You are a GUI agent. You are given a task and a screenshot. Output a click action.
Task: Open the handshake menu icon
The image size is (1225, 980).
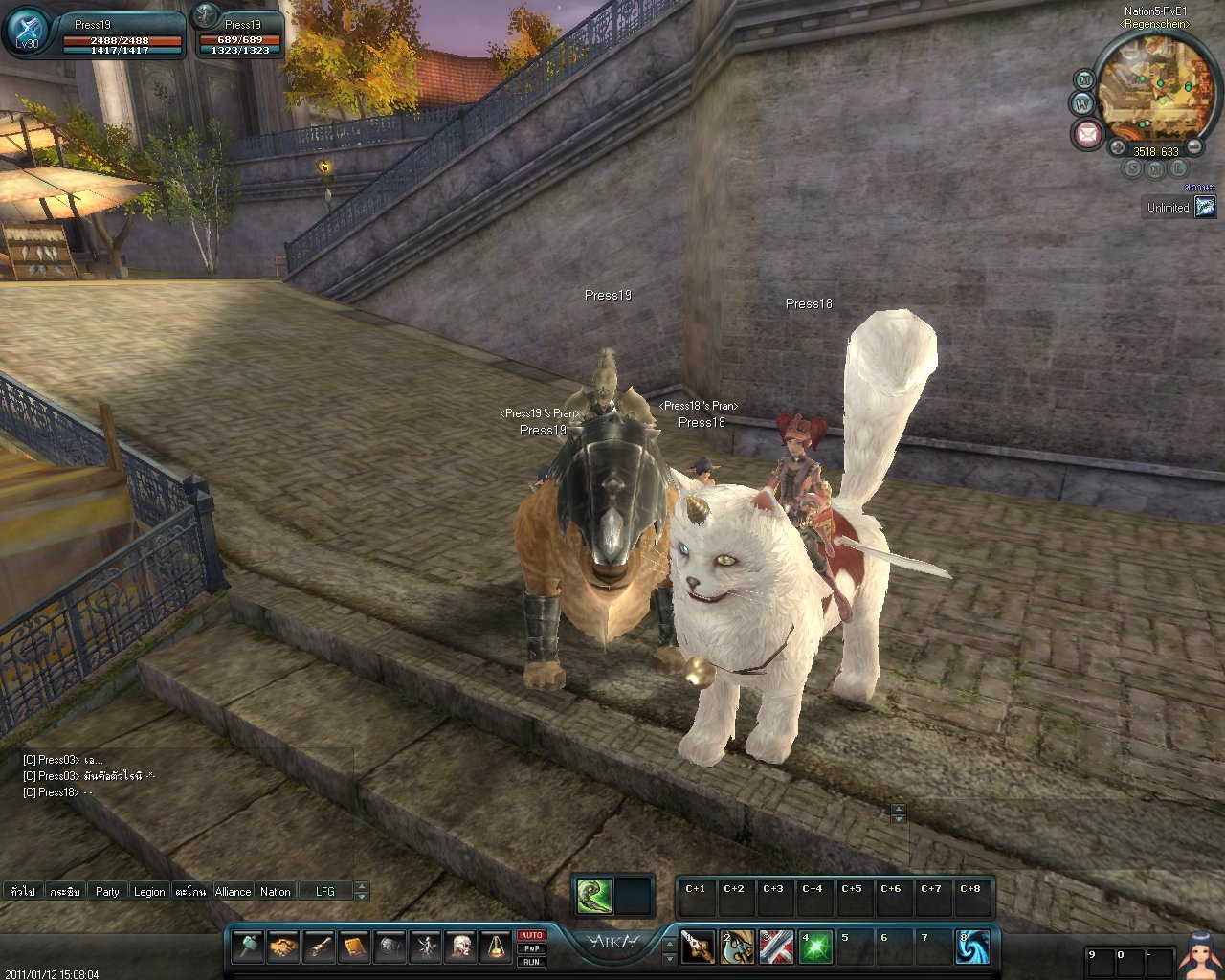pos(282,947)
